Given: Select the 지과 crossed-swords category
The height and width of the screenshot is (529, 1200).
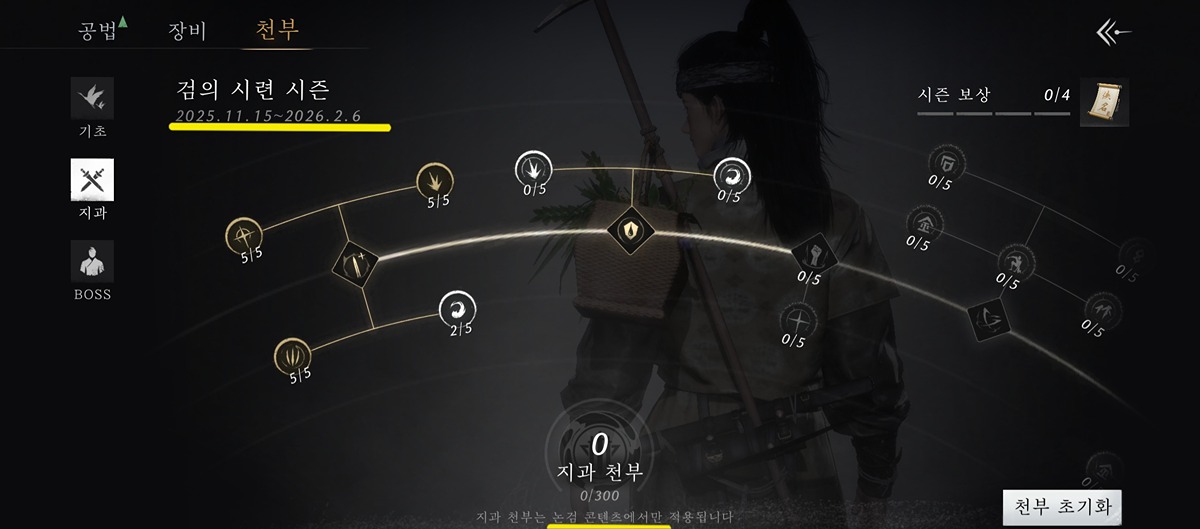Looking at the screenshot, I should [x=91, y=181].
